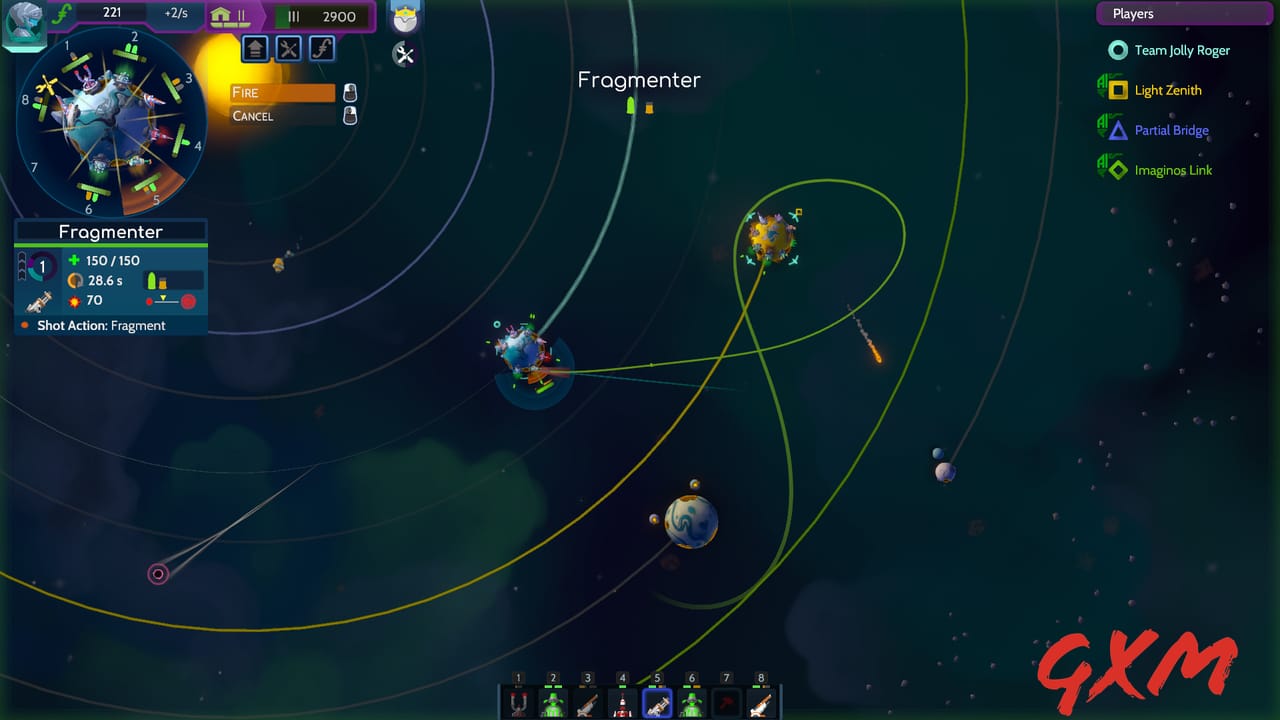This screenshot has height=720, width=1280.
Task: Select the cannon weapon in hotbar slot 3
Action: click(585, 703)
